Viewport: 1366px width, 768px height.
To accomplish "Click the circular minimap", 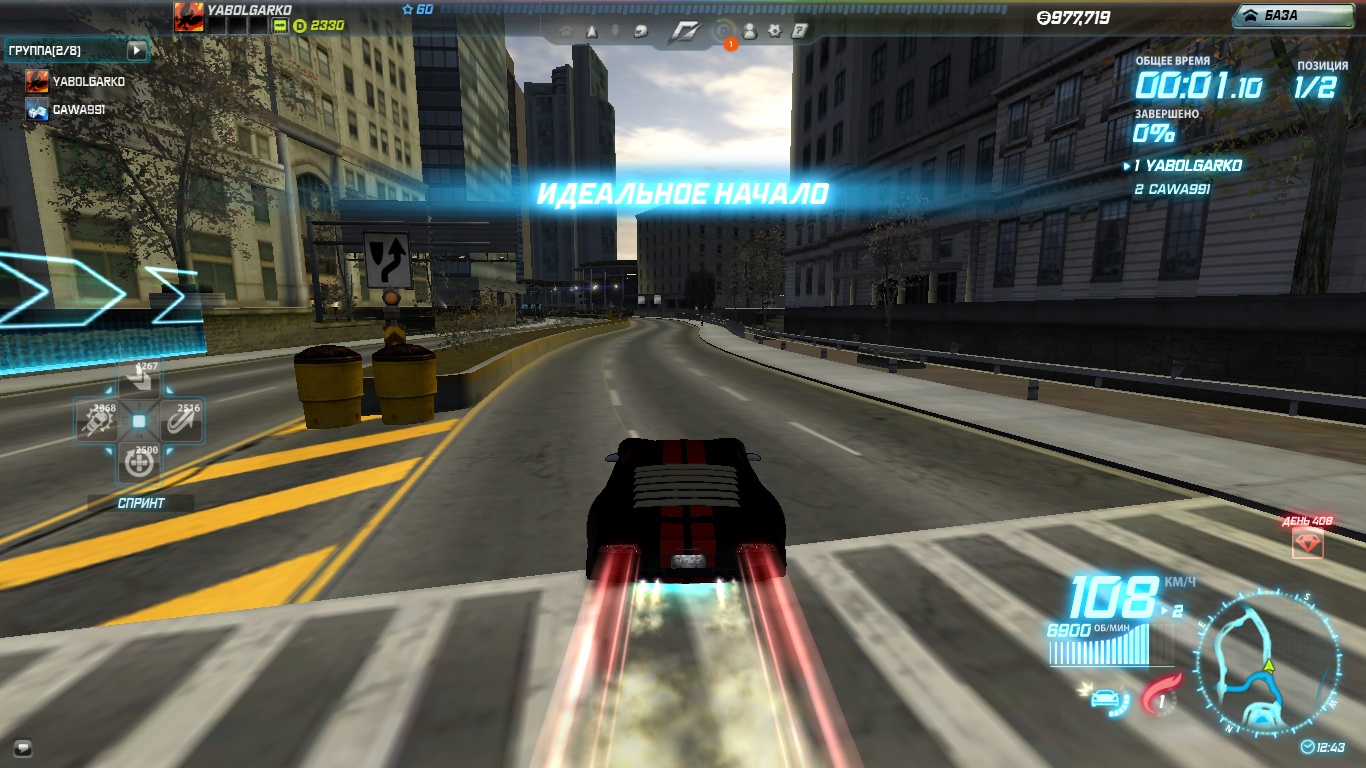I will point(1268,667).
